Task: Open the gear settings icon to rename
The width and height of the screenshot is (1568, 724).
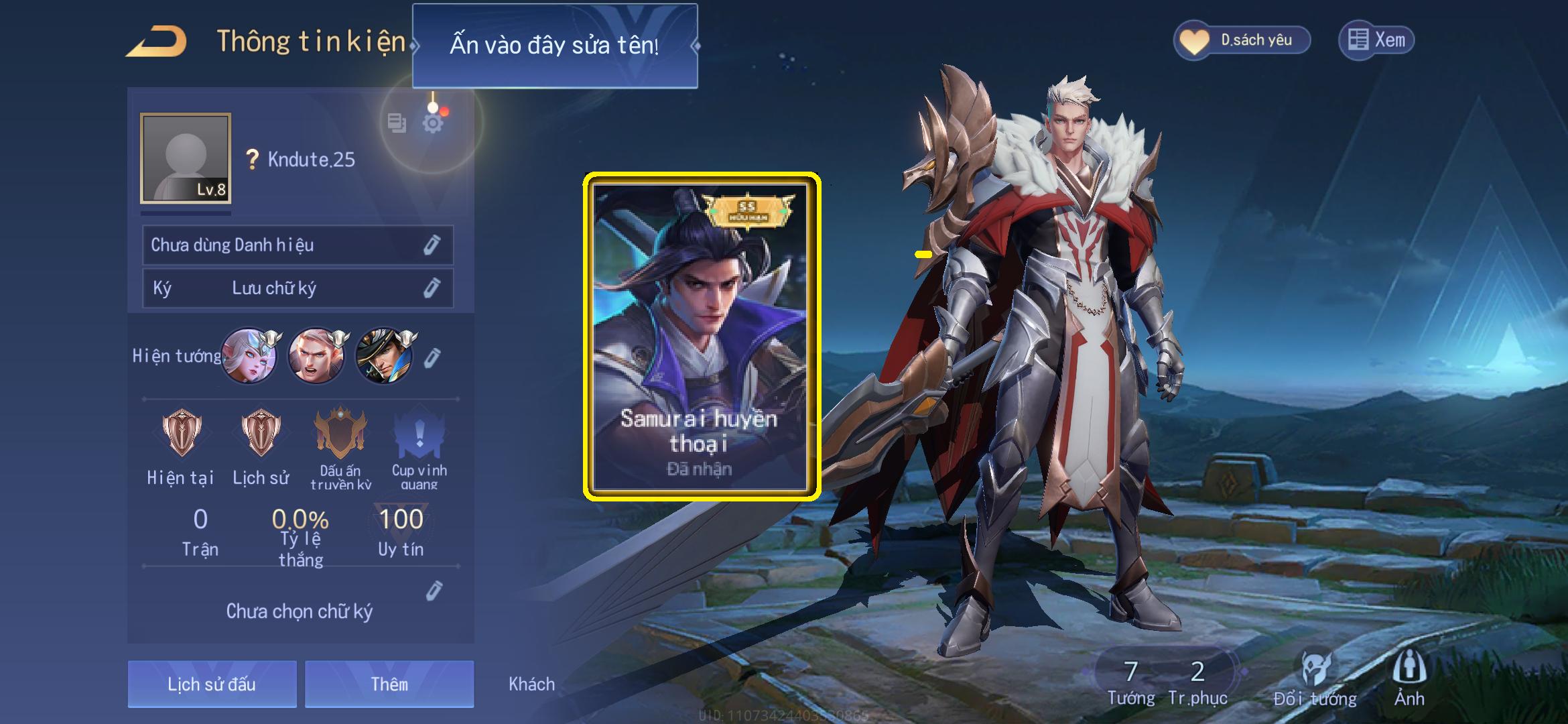Action: (433, 123)
